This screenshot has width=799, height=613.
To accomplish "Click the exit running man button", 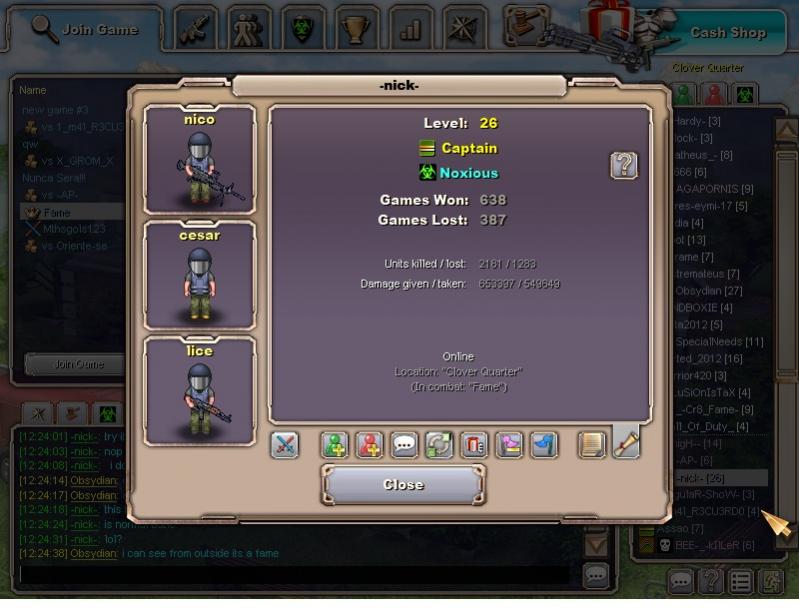I will point(773,580).
